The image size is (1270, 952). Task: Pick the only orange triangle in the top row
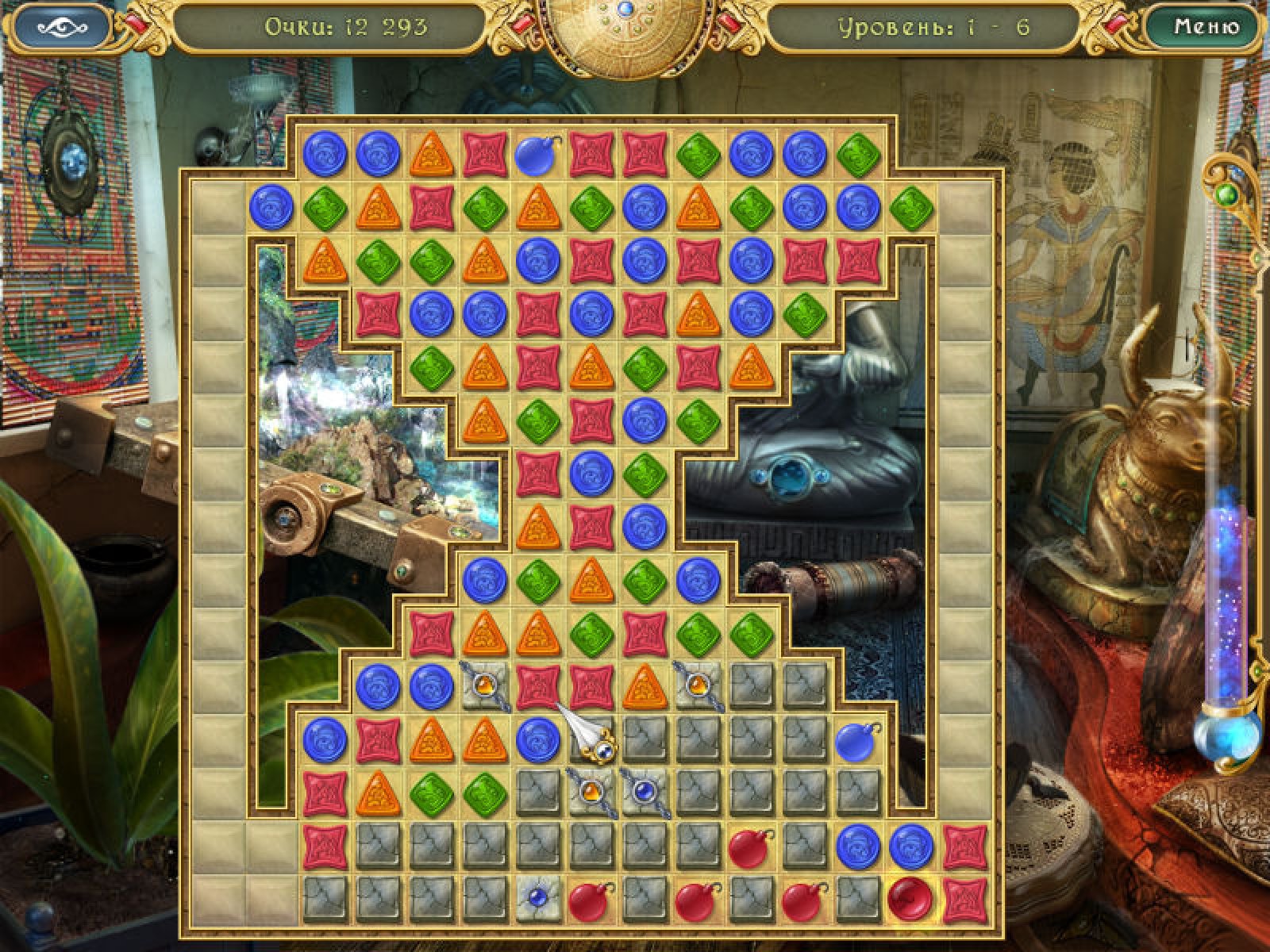pos(431,154)
